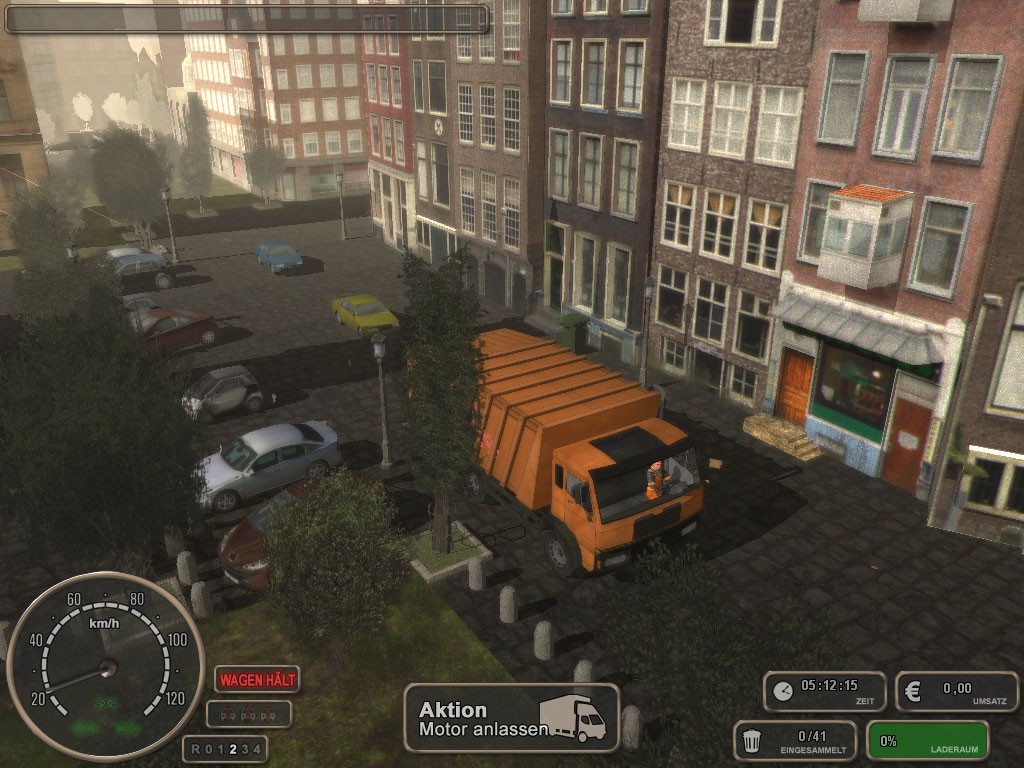Image resolution: width=1024 pixels, height=768 pixels.
Task: Click the green Laderaum load panel
Action: 927,741
